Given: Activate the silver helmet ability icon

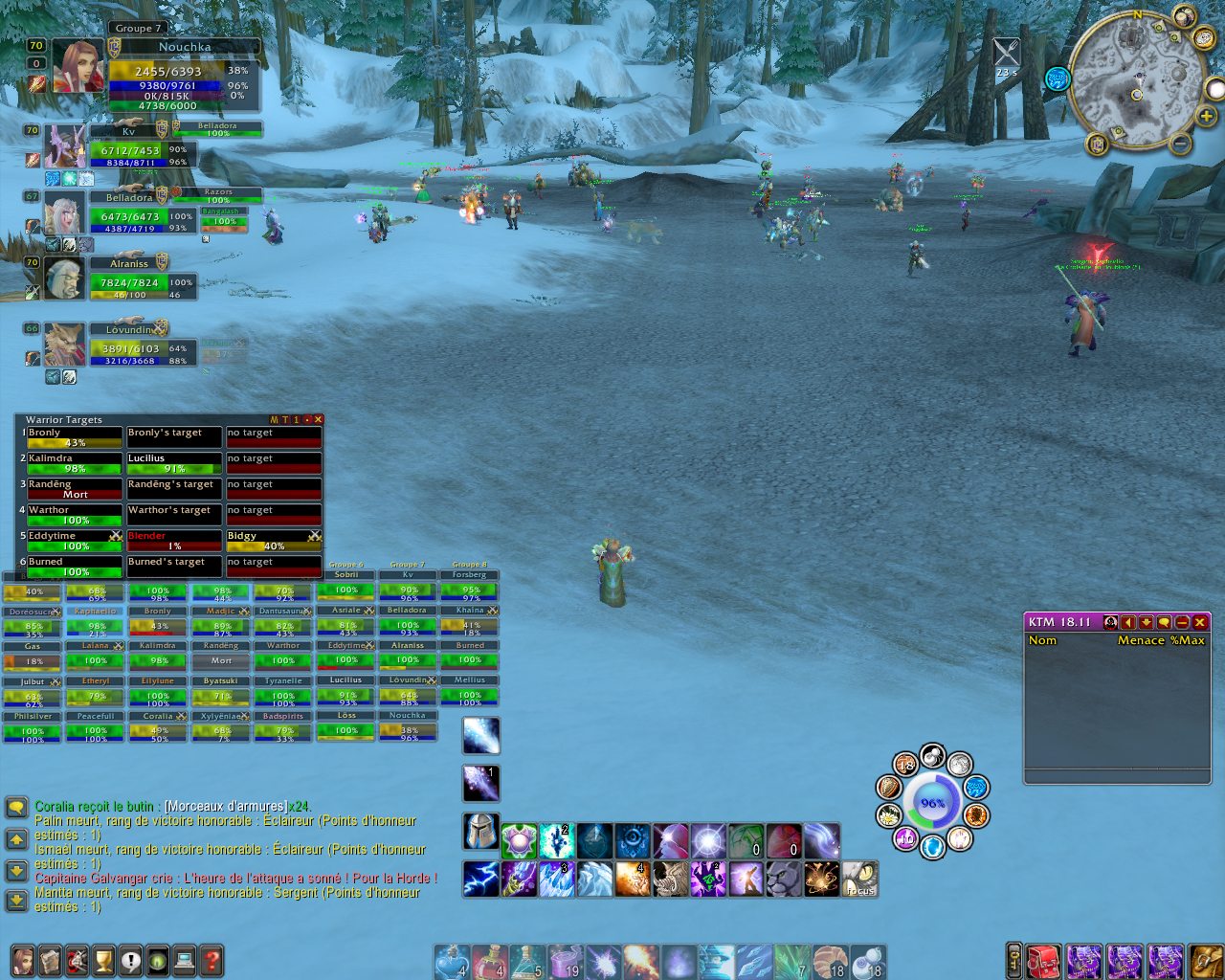Looking at the screenshot, I should click(x=481, y=832).
